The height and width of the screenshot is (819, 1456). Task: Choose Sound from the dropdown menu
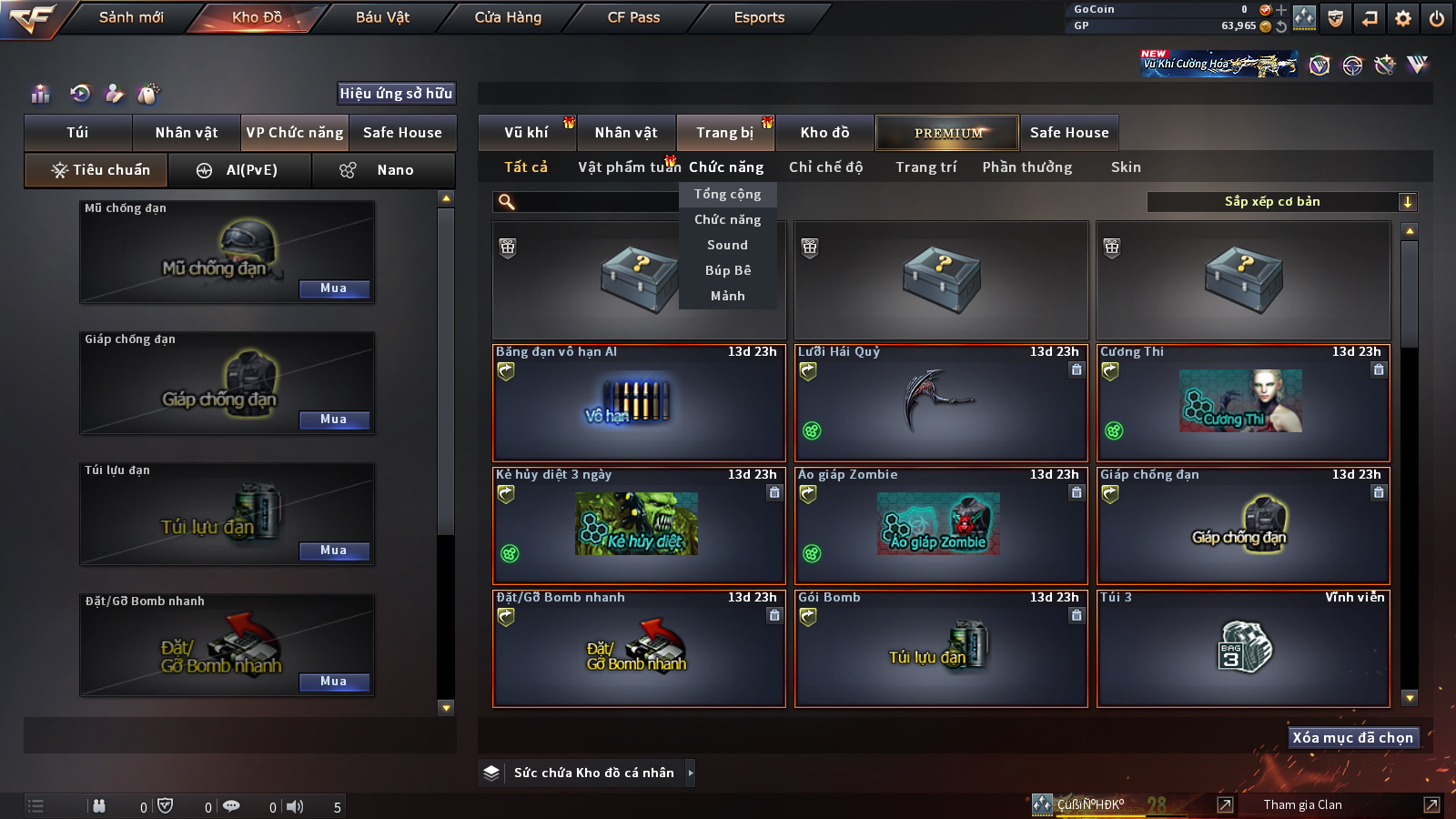[727, 245]
